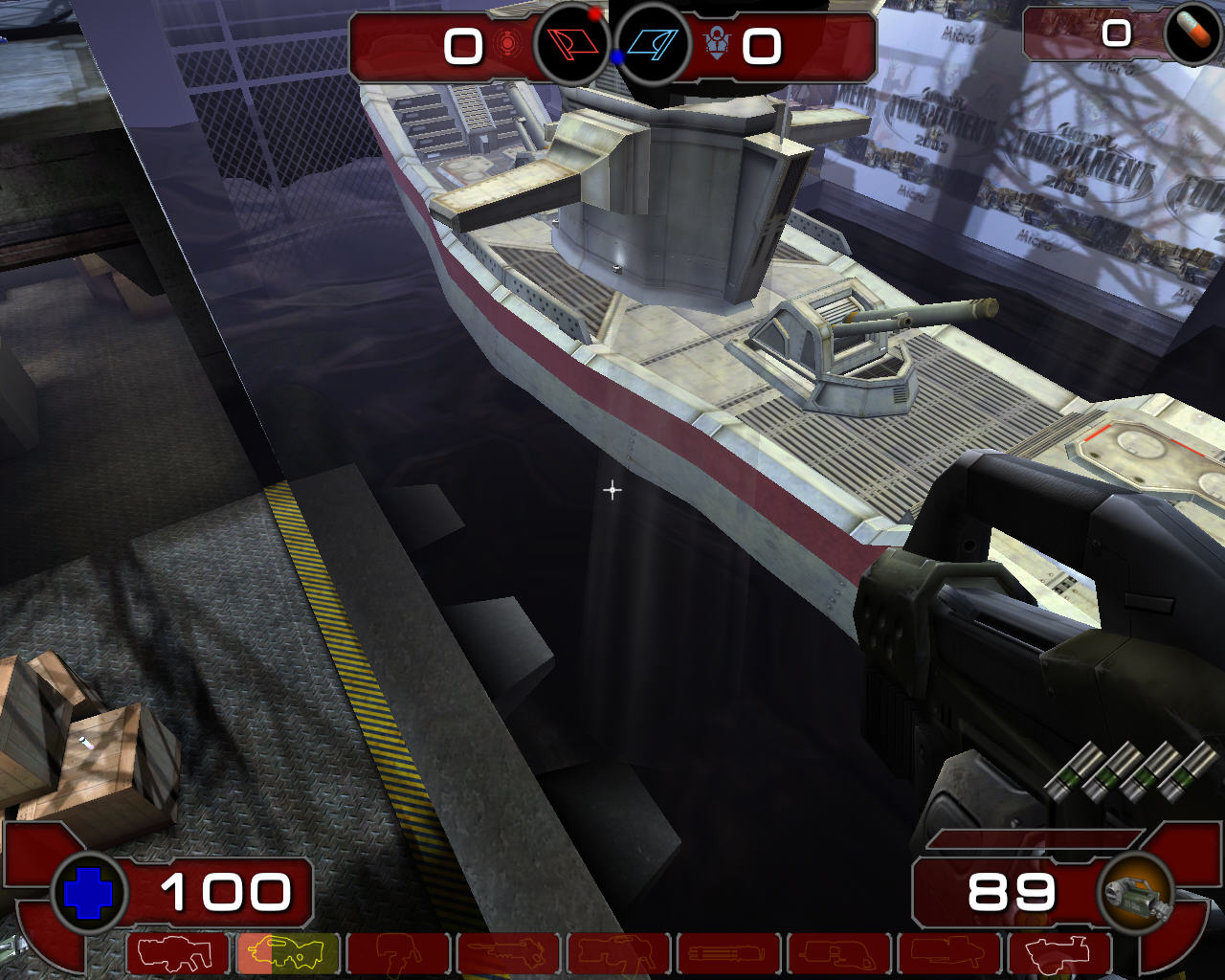This screenshot has width=1225, height=980.
Task: Click the blue team score showing 0
Action: 763,47
